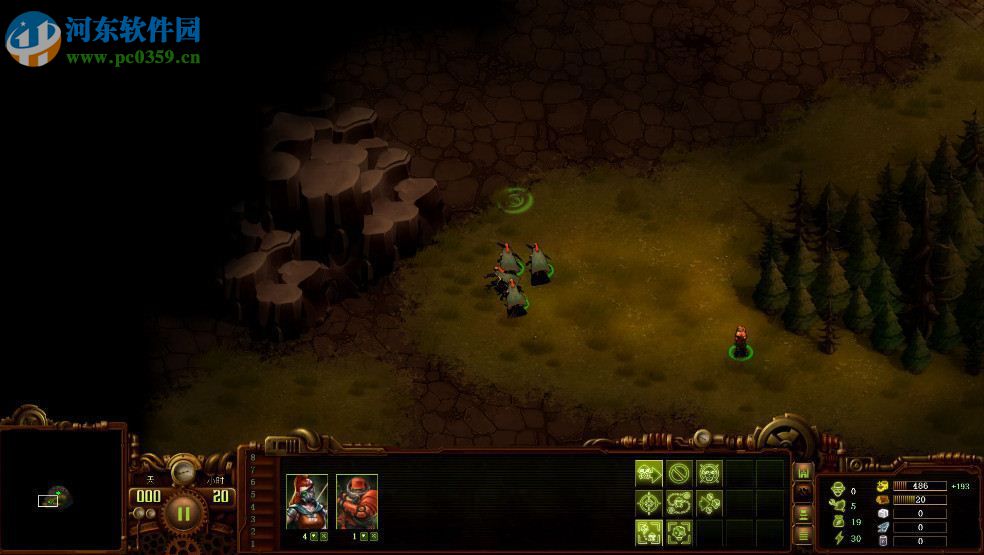Pause the game with the gear button
984x555 pixels.
click(x=183, y=514)
